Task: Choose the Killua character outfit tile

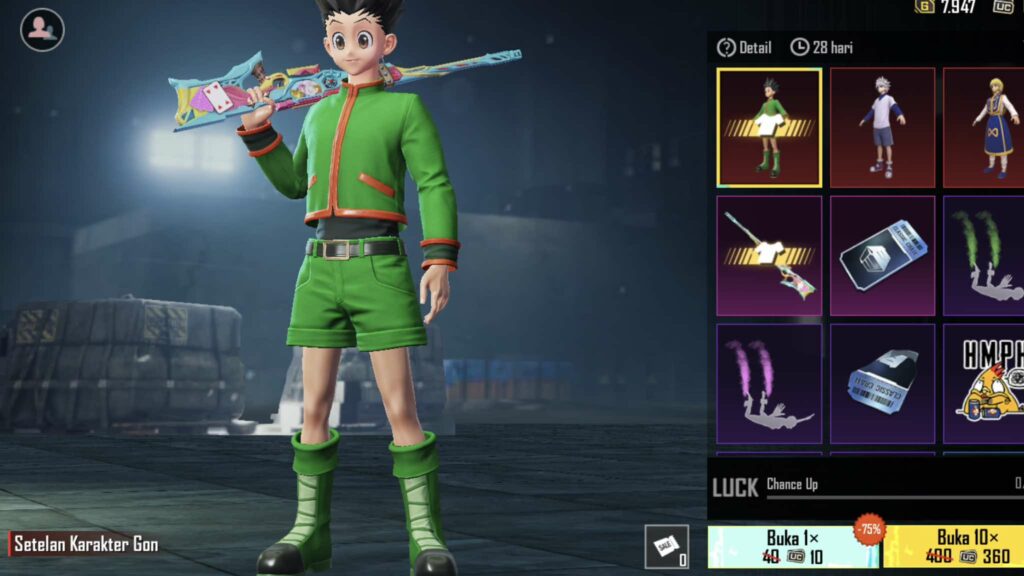Action: pos(882,127)
